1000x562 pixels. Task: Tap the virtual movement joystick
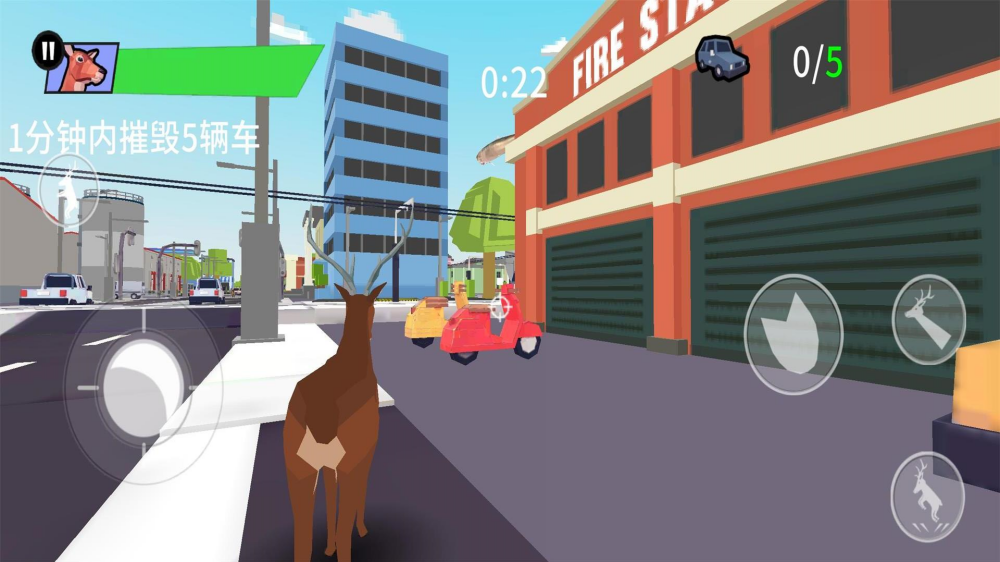[141, 385]
